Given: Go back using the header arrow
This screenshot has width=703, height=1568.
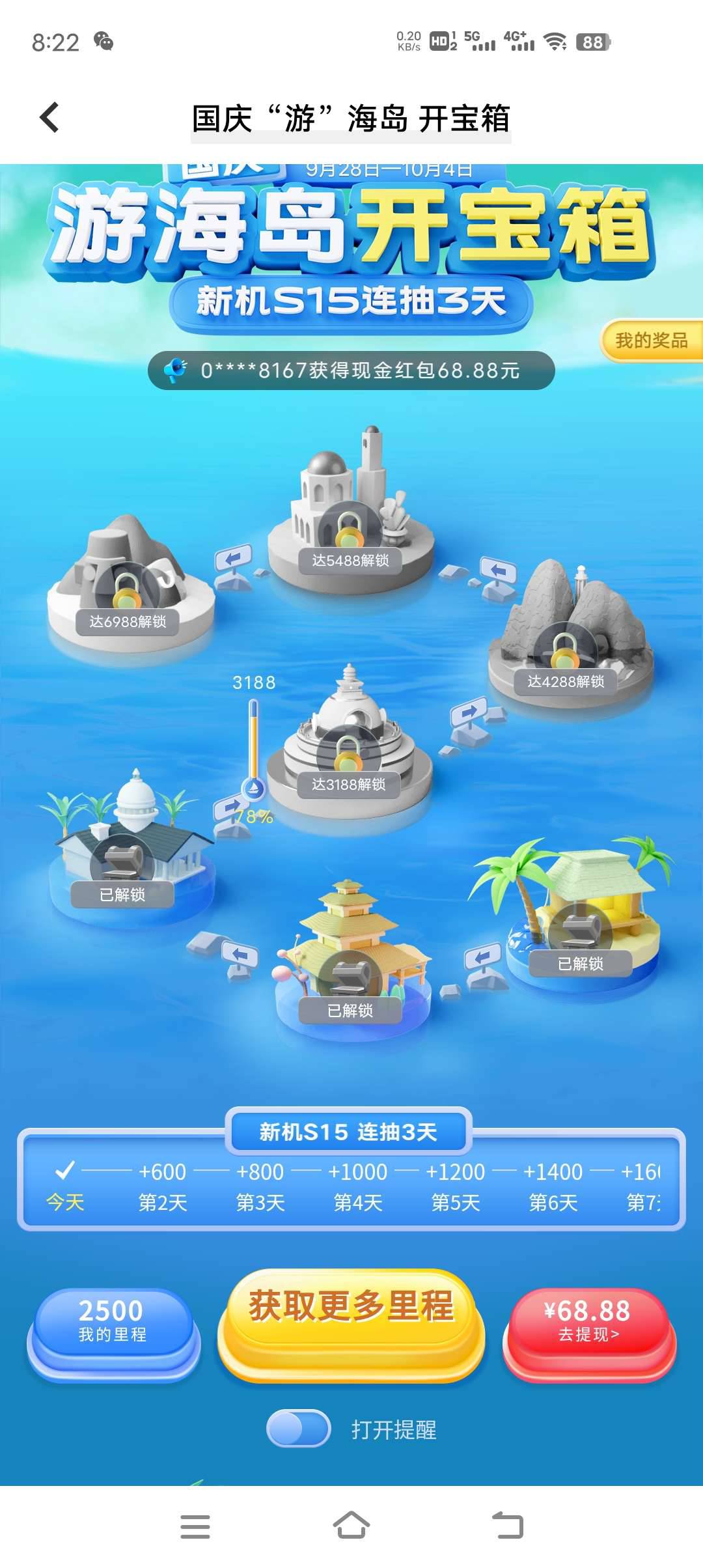Looking at the screenshot, I should tap(49, 118).
